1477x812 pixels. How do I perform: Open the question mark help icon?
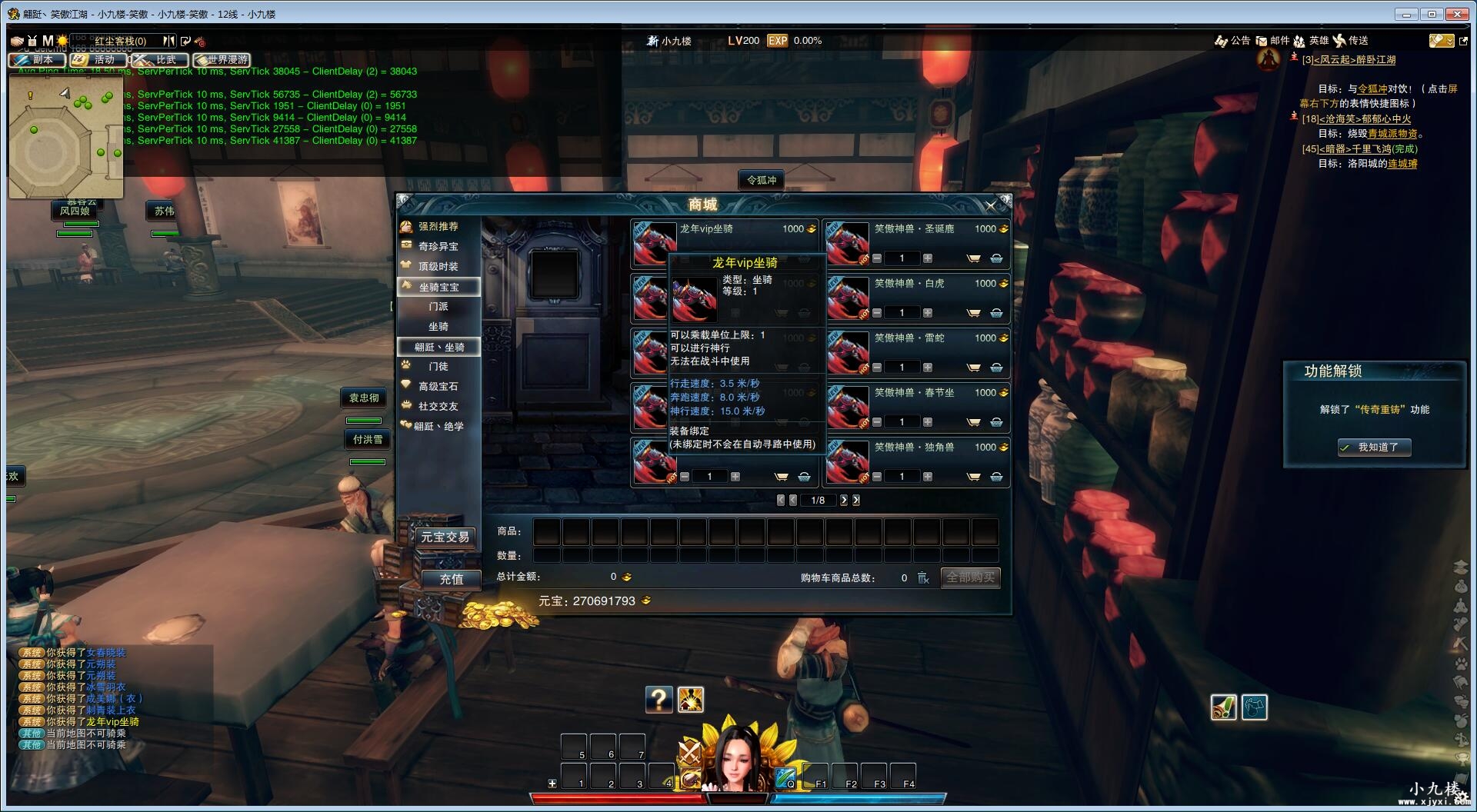click(x=658, y=700)
